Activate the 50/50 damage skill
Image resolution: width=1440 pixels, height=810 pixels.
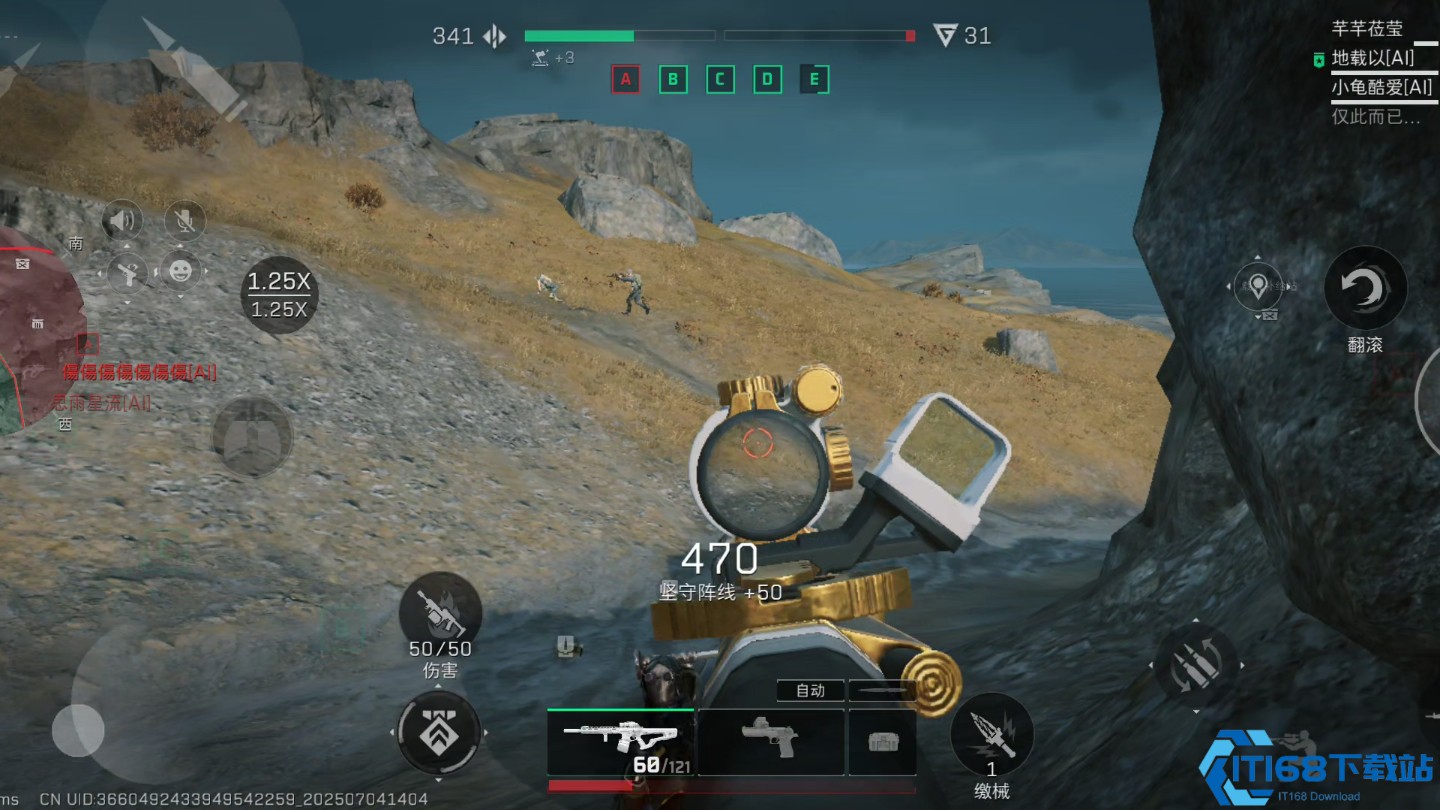440,615
